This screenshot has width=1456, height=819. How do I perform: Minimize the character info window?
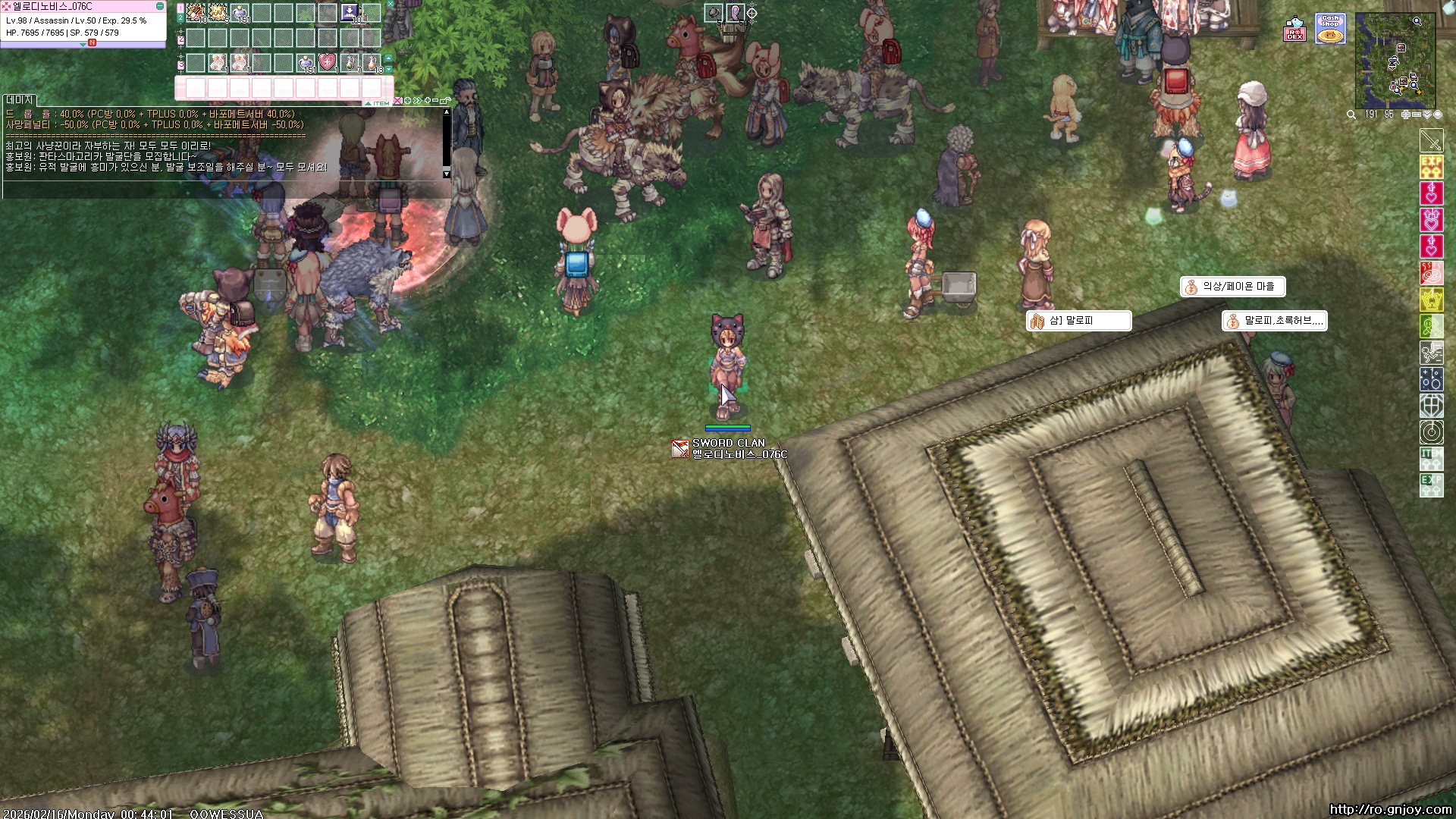click(160, 6)
